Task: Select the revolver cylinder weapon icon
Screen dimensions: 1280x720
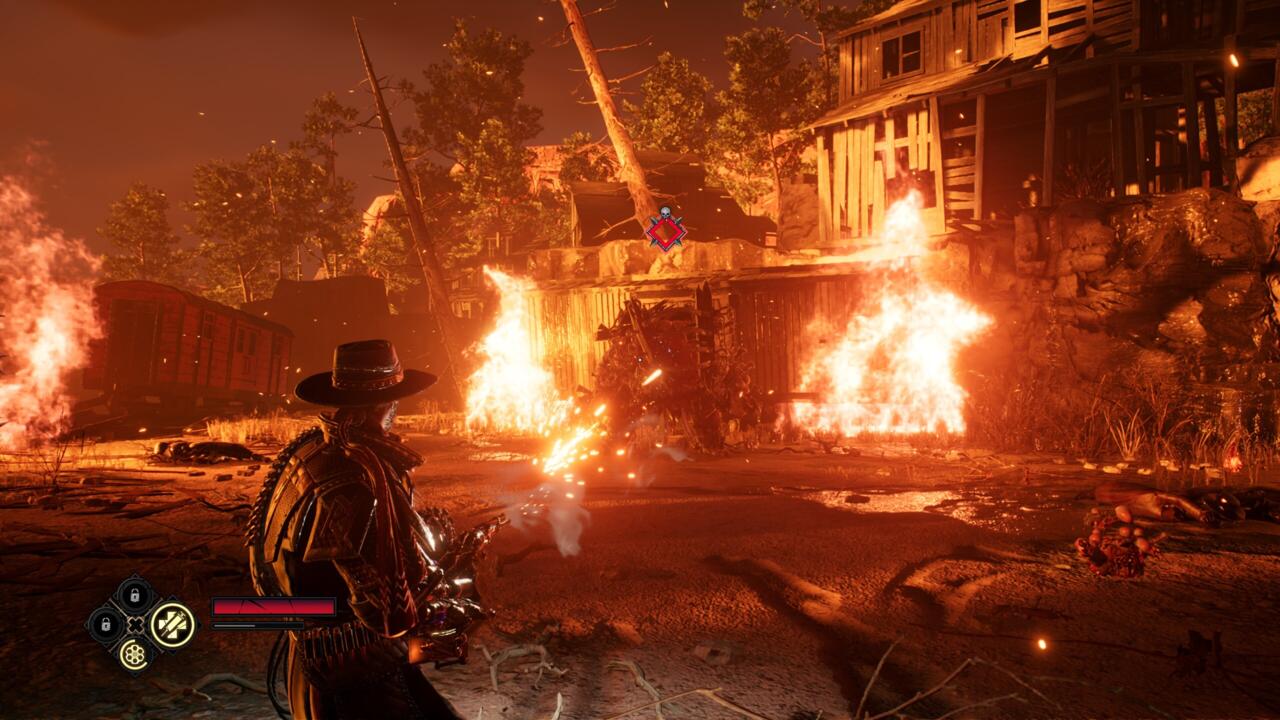Action: [134, 653]
